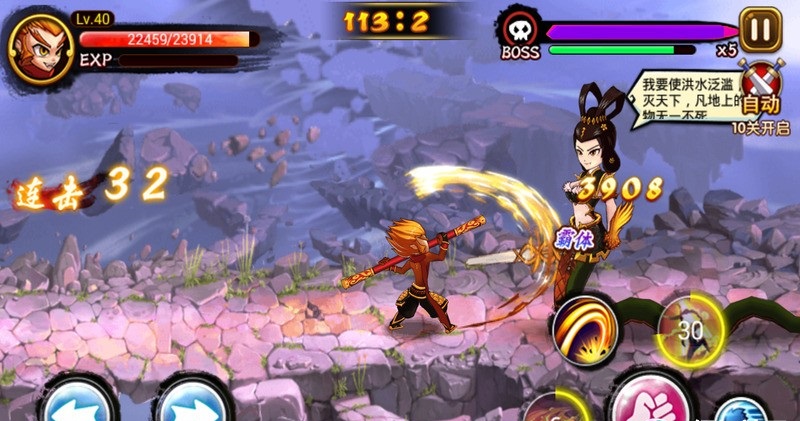The height and width of the screenshot is (421, 800).
Task: Select the skill showing a 30 cooldown
Action: [x=688, y=328]
